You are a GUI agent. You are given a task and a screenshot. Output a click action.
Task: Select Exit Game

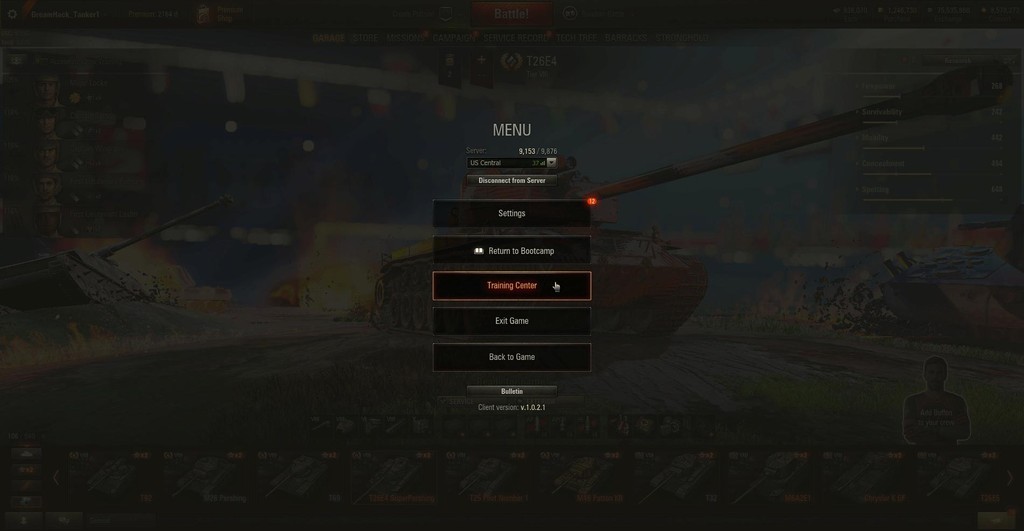[511, 321]
